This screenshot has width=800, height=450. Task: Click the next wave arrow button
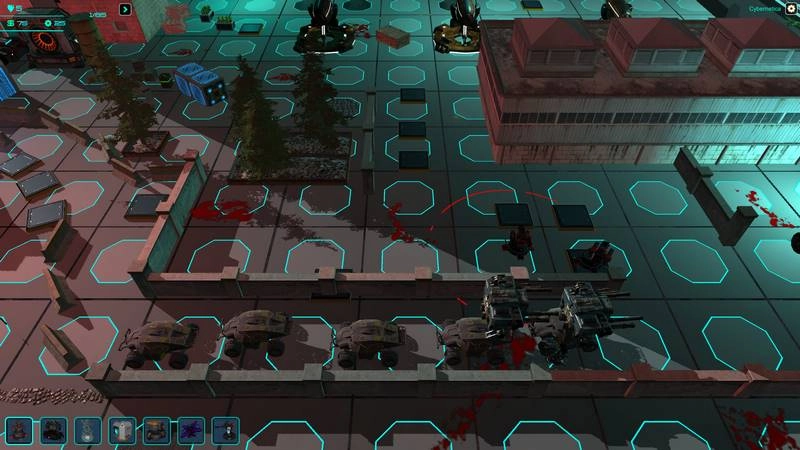125,10
